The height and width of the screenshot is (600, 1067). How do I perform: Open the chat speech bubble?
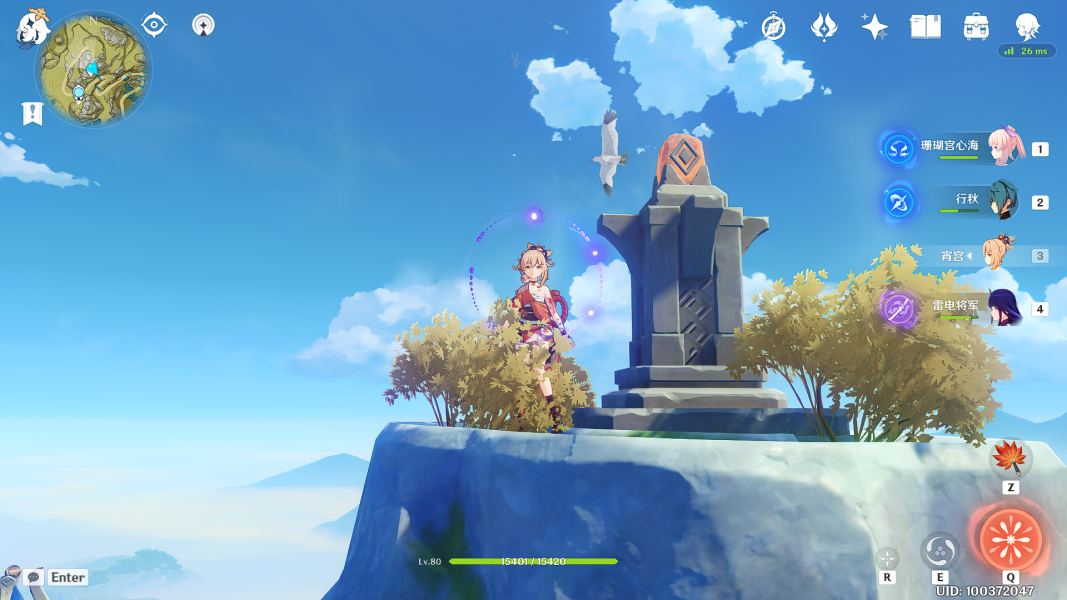33,577
